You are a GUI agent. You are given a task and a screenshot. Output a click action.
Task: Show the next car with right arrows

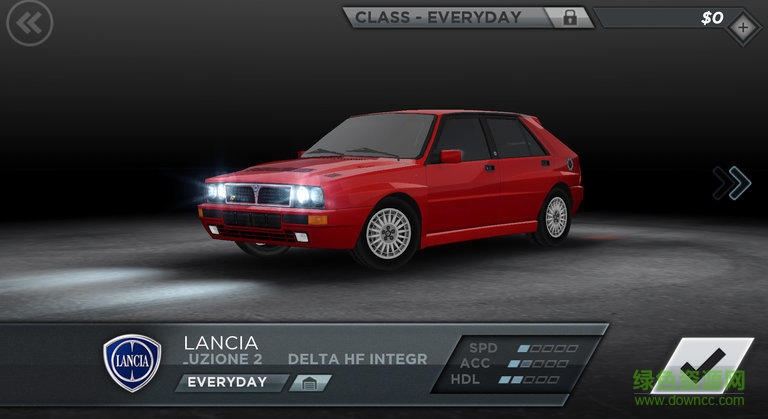click(733, 182)
